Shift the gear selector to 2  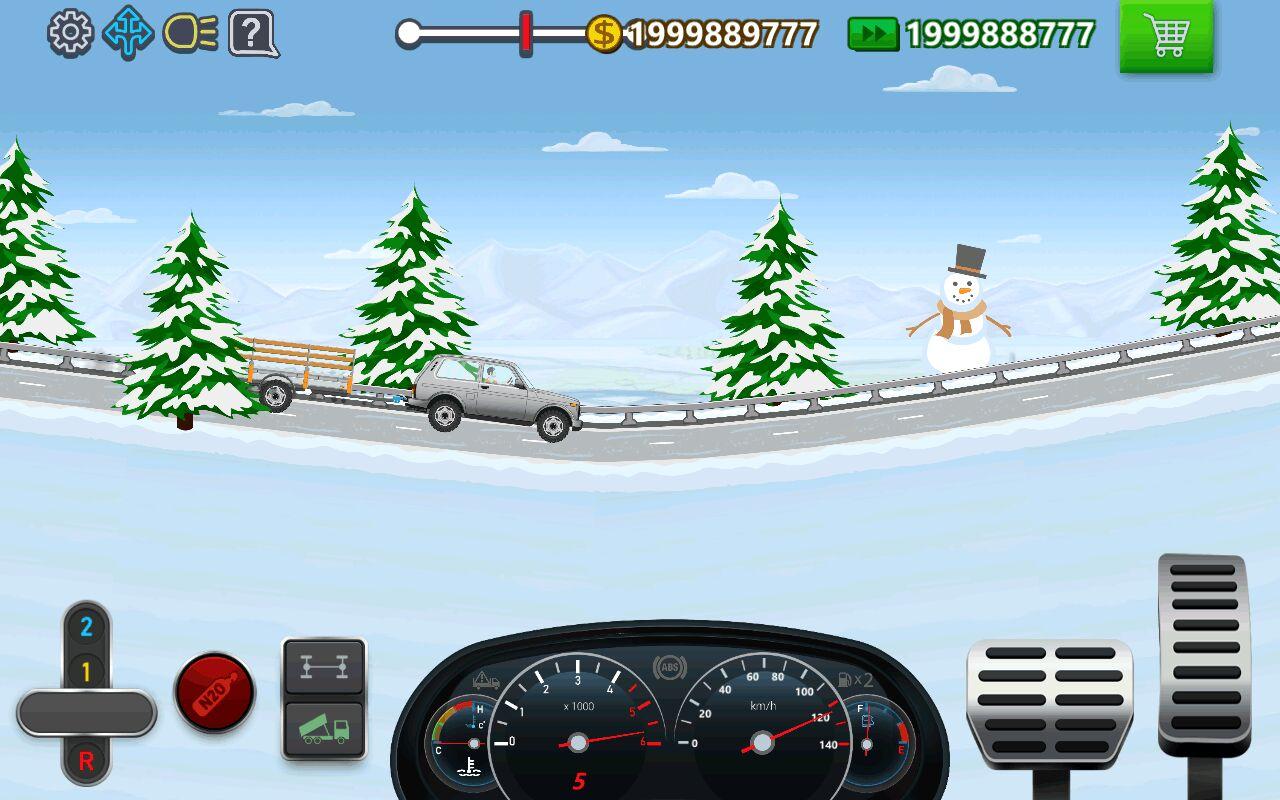(x=86, y=628)
